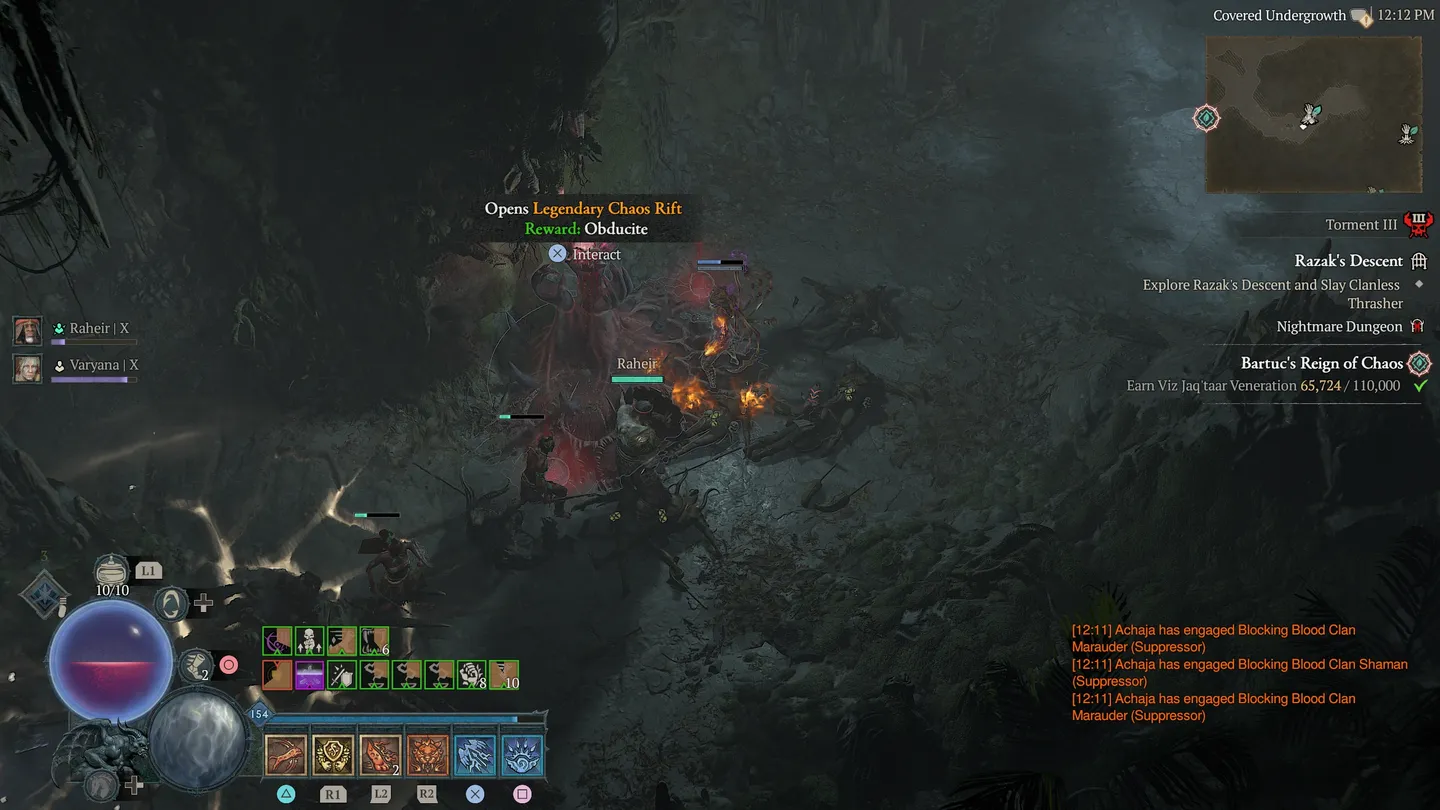This screenshot has height=810, width=1440.
Task: Use the flaming red skill with two charges
Action: 380,756
